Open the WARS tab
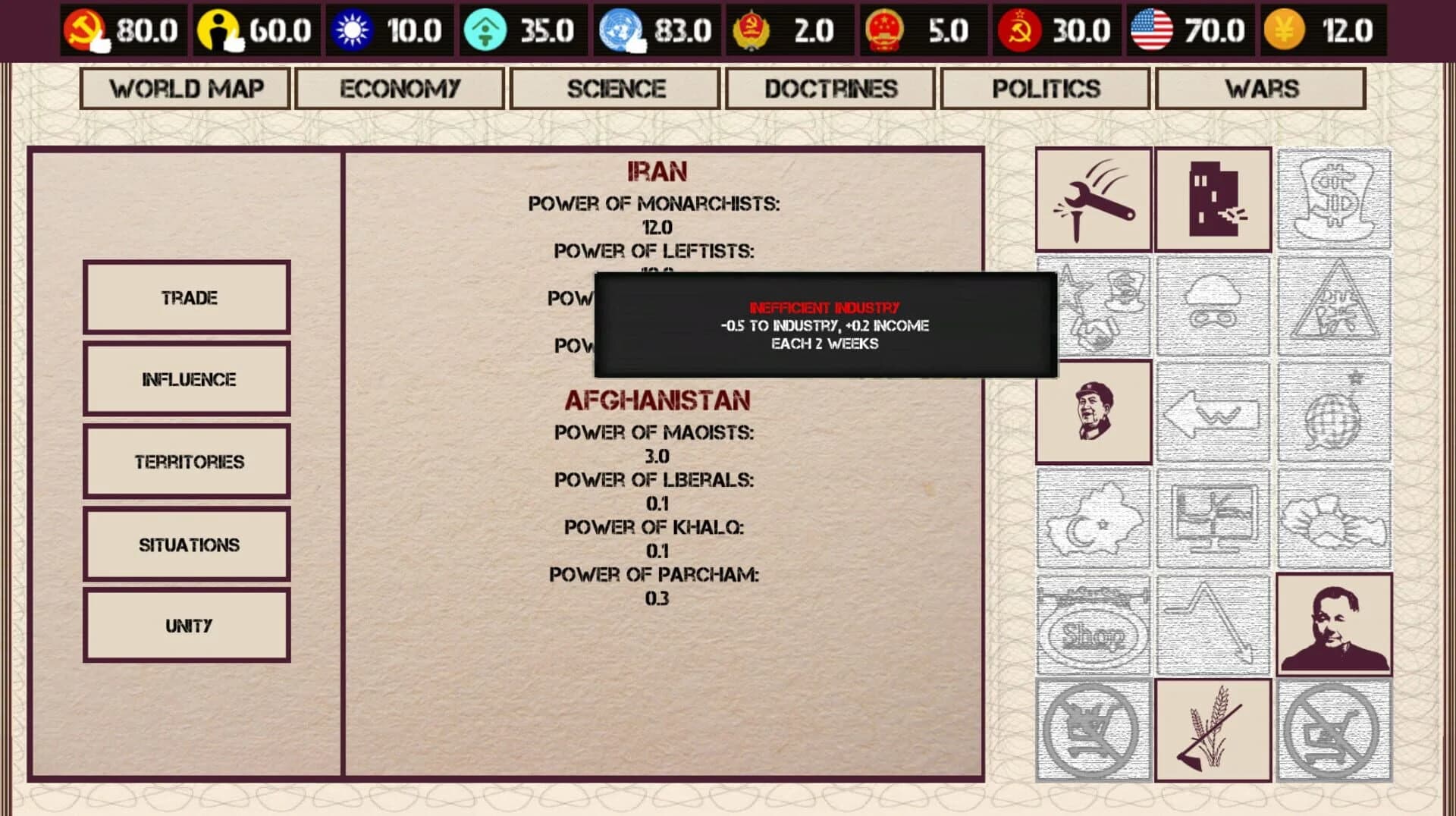The image size is (1456, 816). pyautogui.click(x=1260, y=89)
